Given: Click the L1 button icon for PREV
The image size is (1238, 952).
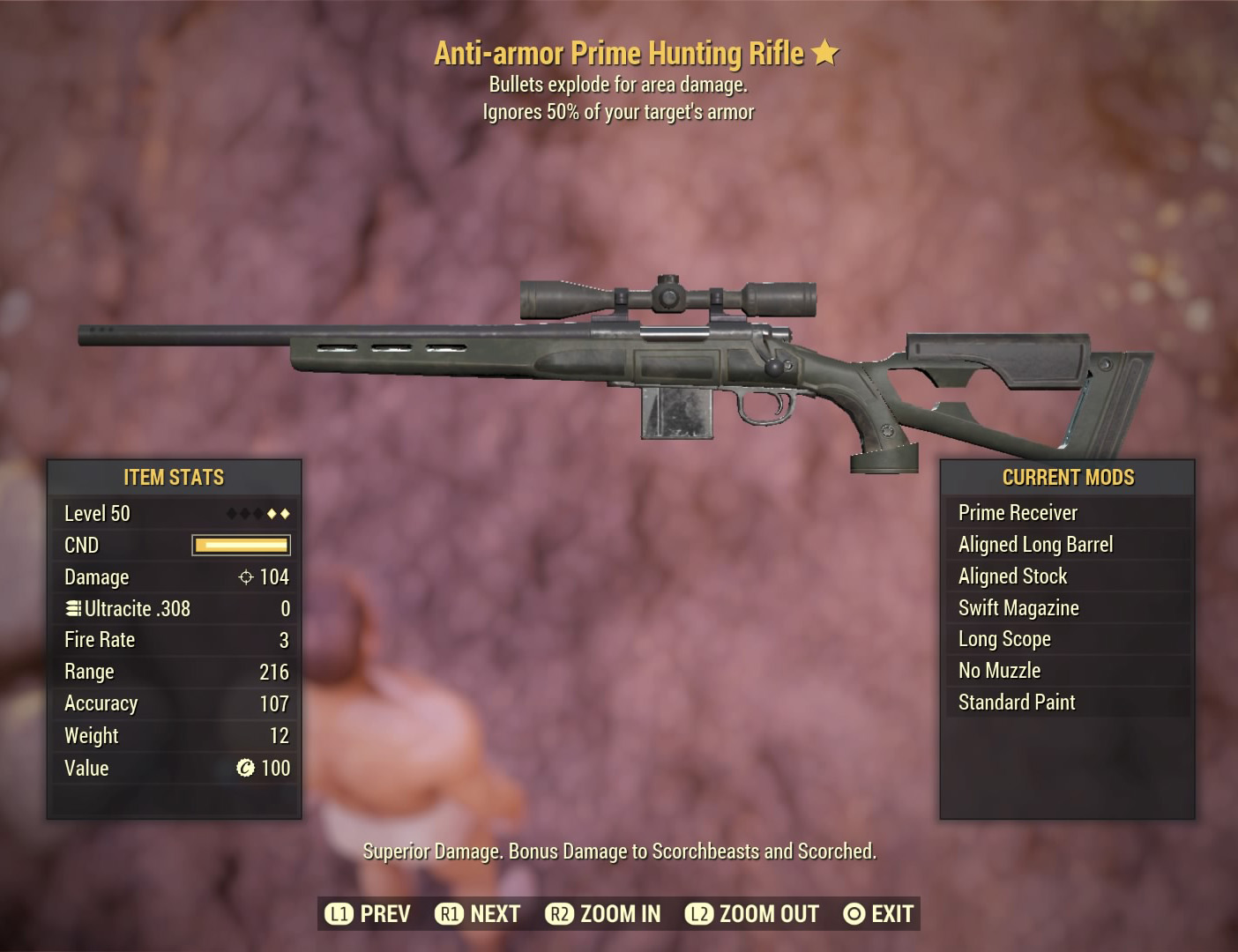Looking at the screenshot, I should [x=338, y=914].
